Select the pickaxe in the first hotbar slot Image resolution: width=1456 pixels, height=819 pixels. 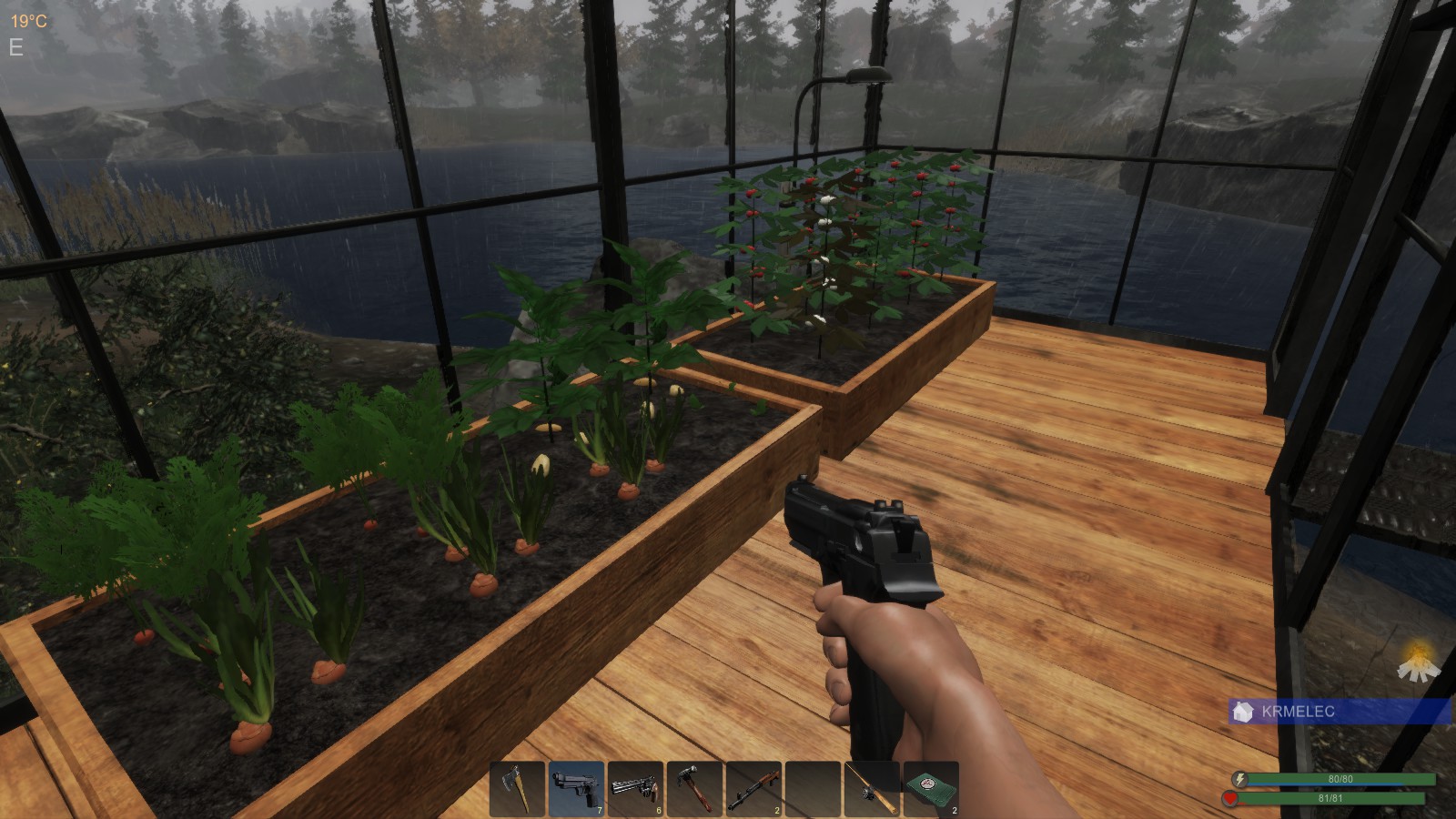(519, 787)
